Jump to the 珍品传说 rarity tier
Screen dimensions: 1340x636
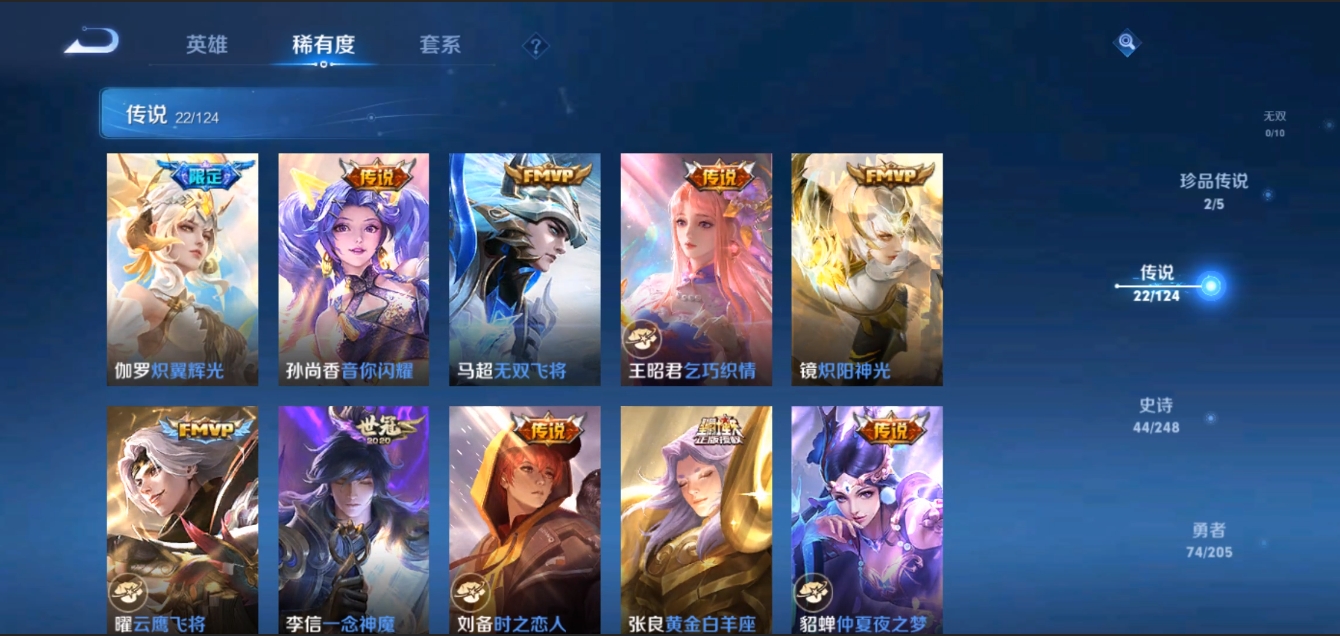click(1214, 191)
